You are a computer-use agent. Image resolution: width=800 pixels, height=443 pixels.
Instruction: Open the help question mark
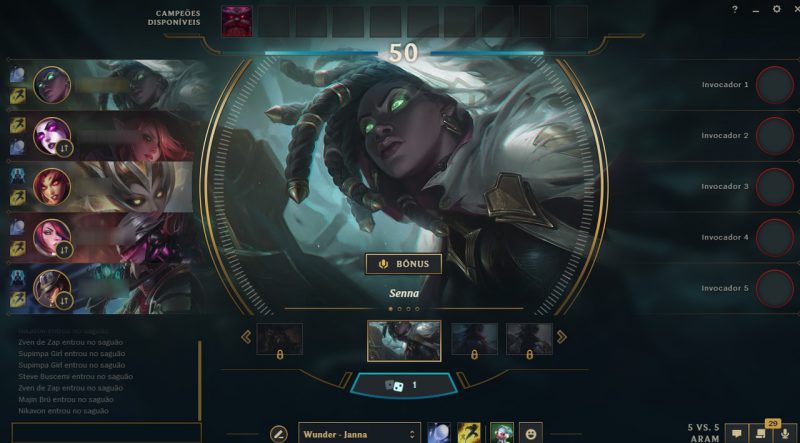click(x=735, y=9)
